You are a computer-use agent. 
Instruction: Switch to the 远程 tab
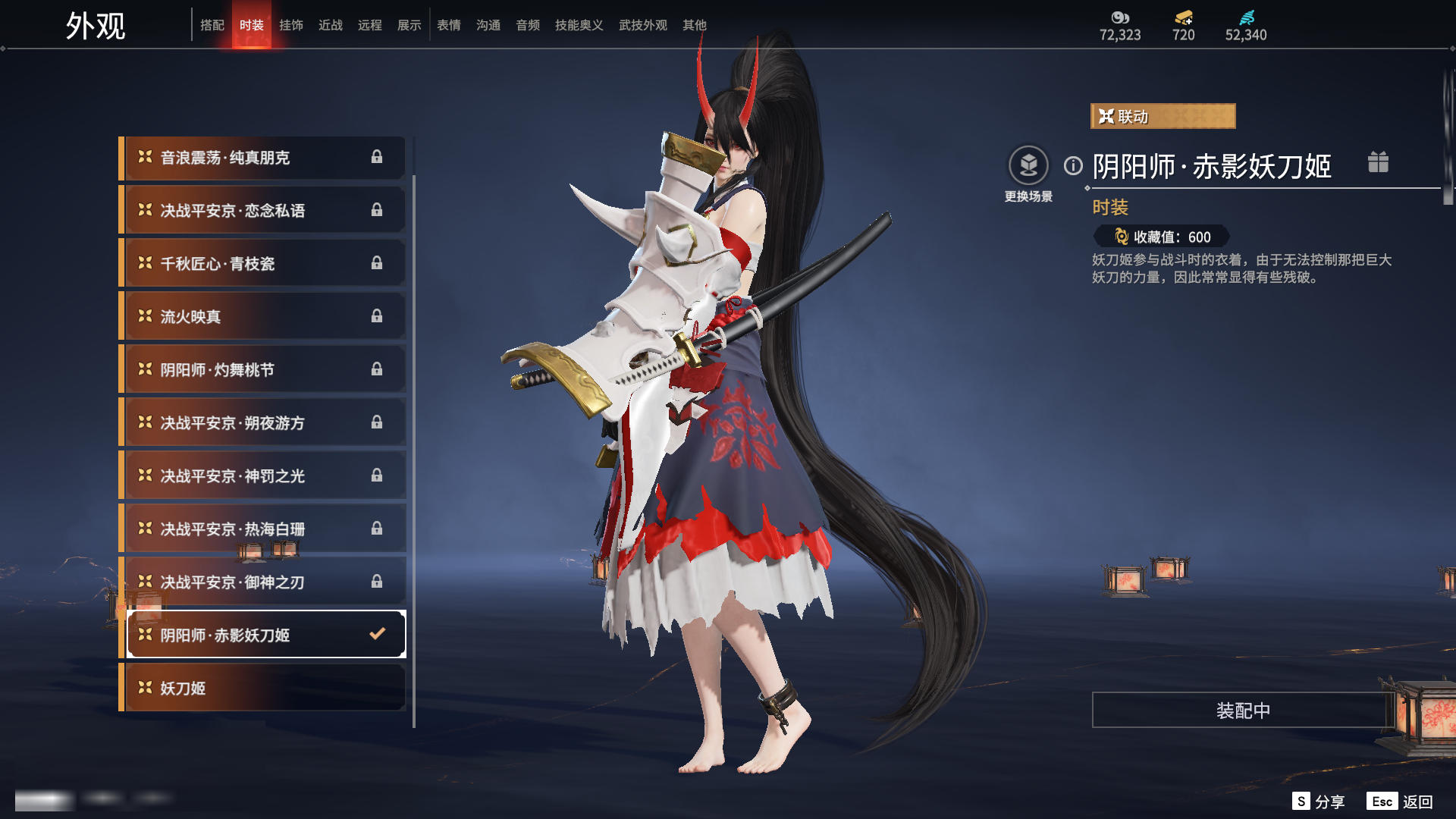pyautogui.click(x=369, y=25)
